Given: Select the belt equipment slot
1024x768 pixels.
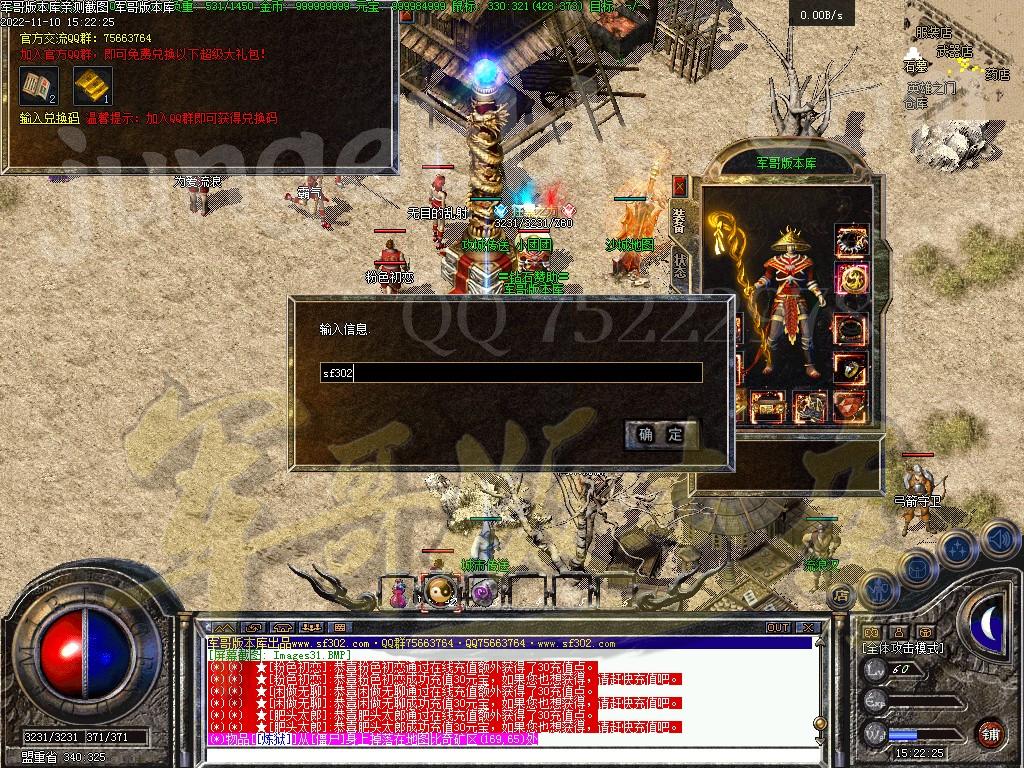Looking at the screenshot, I should point(768,406).
